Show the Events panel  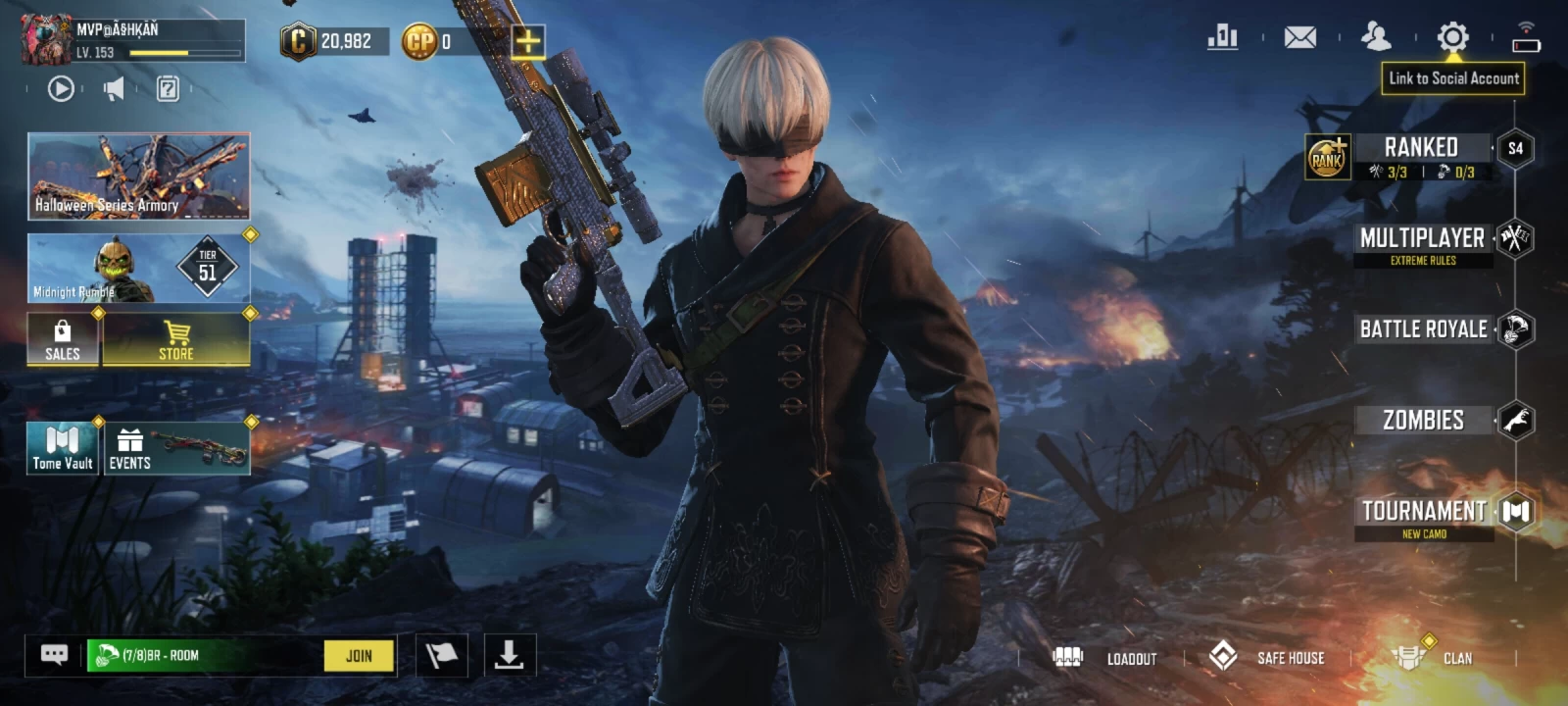pos(177,448)
